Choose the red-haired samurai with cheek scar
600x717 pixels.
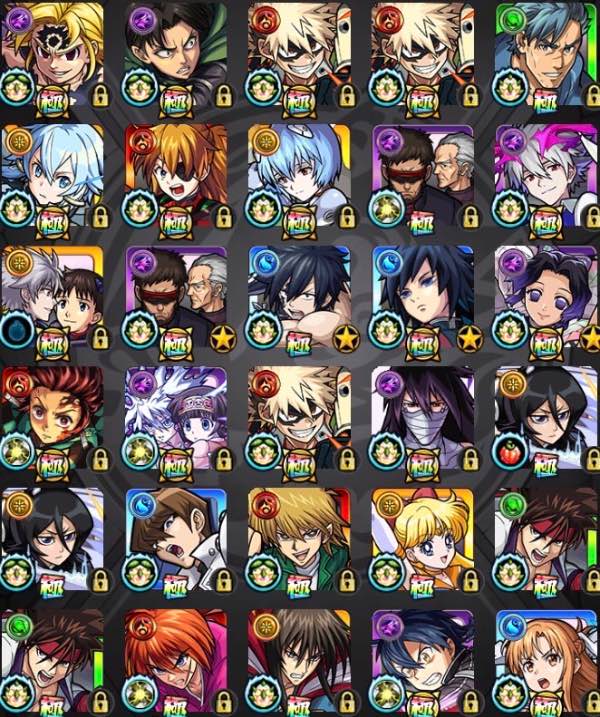(x=176, y=660)
